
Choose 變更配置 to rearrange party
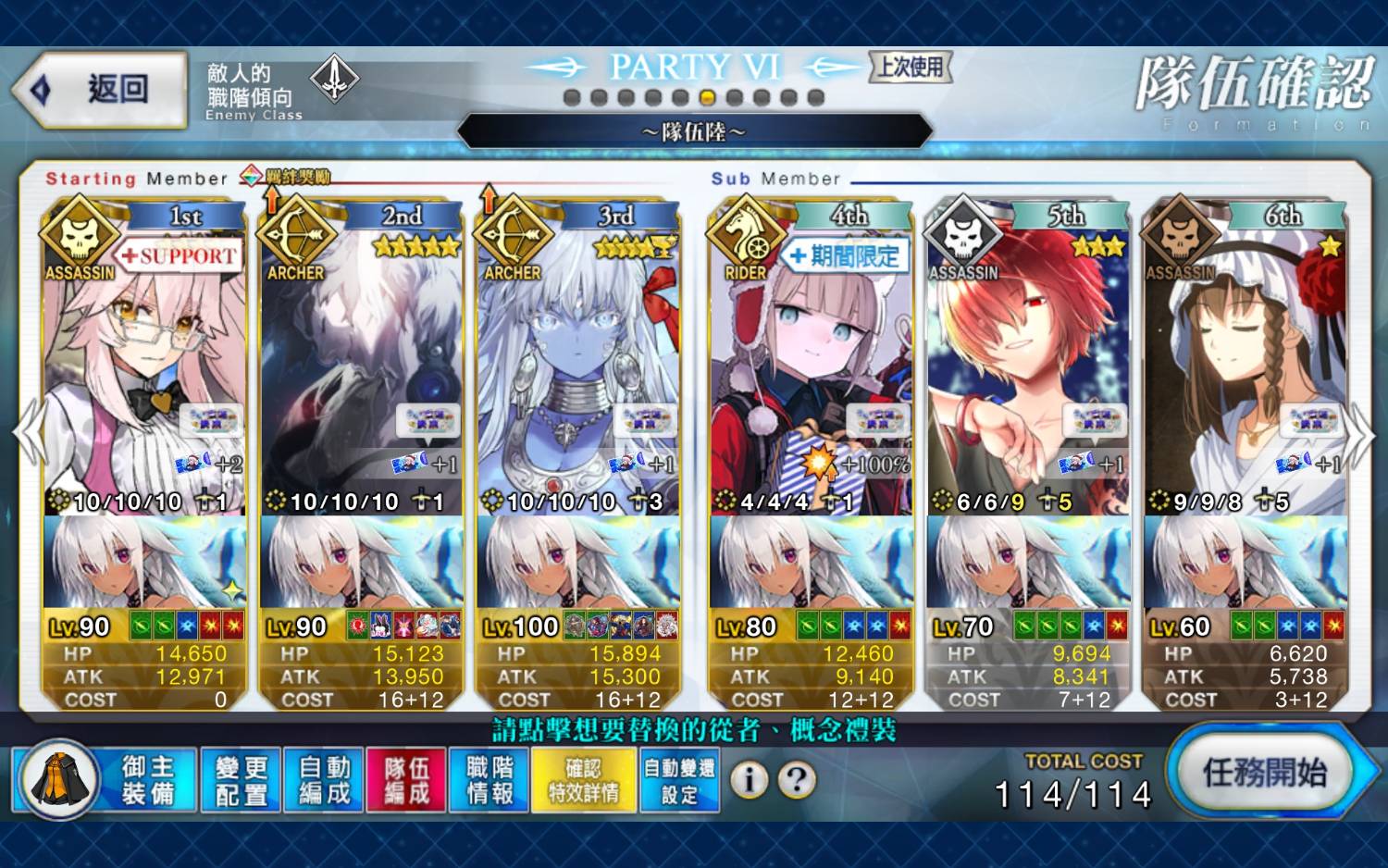[241, 780]
